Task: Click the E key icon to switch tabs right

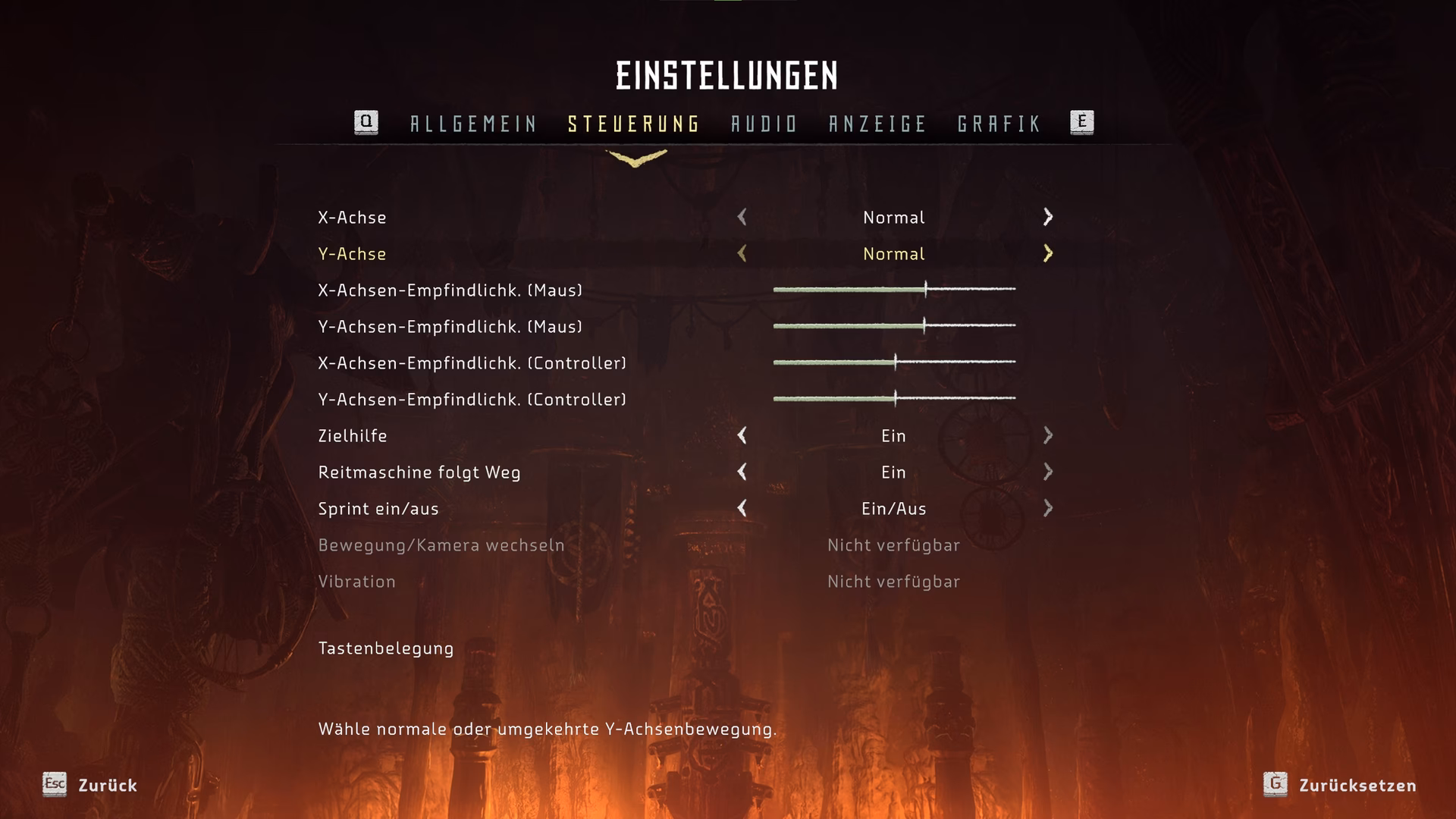Action: 1083,123
